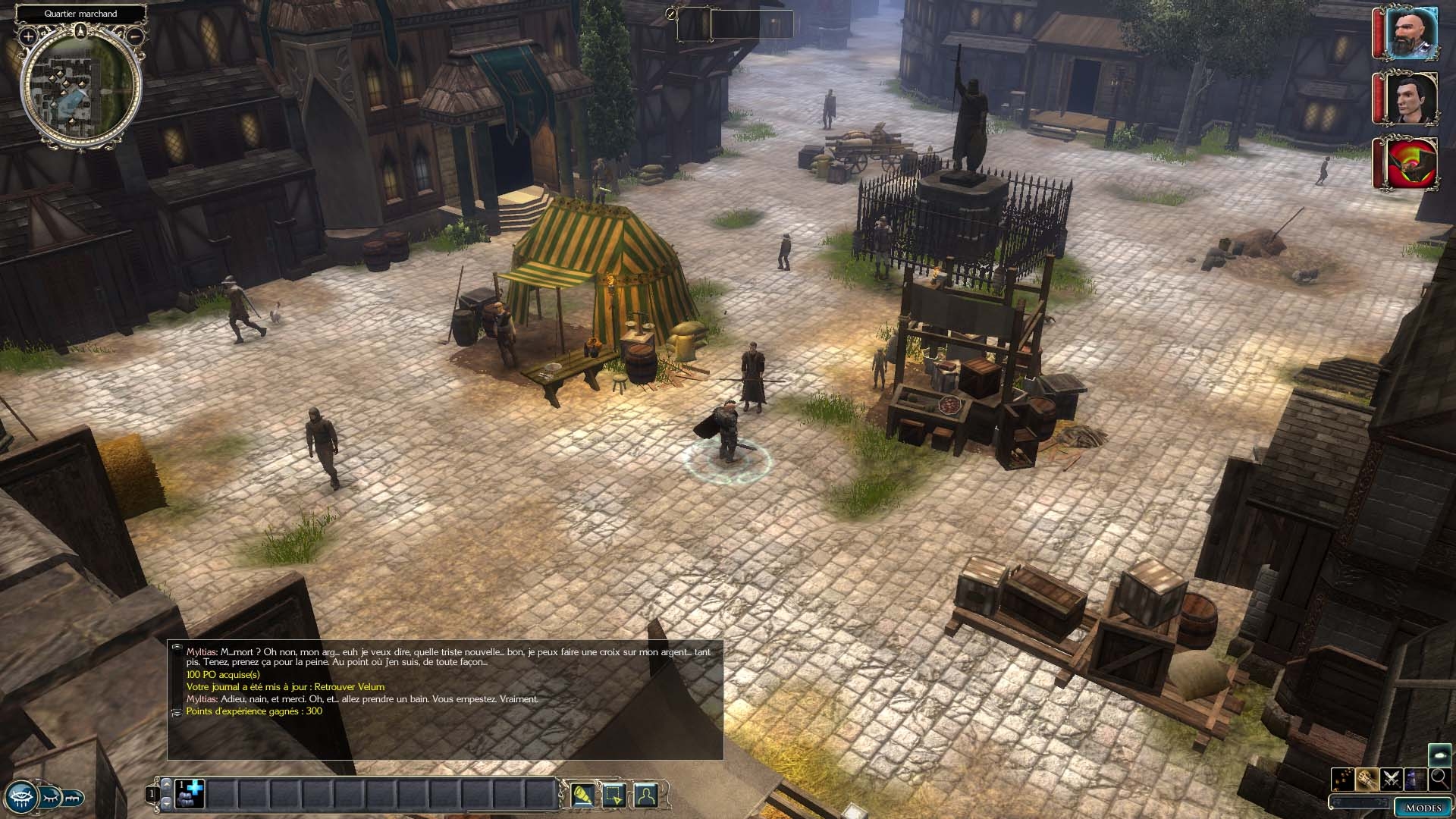Toggle the golden fist mode icon
The image size is (1456, 819).
click(x=1368, y=778)
